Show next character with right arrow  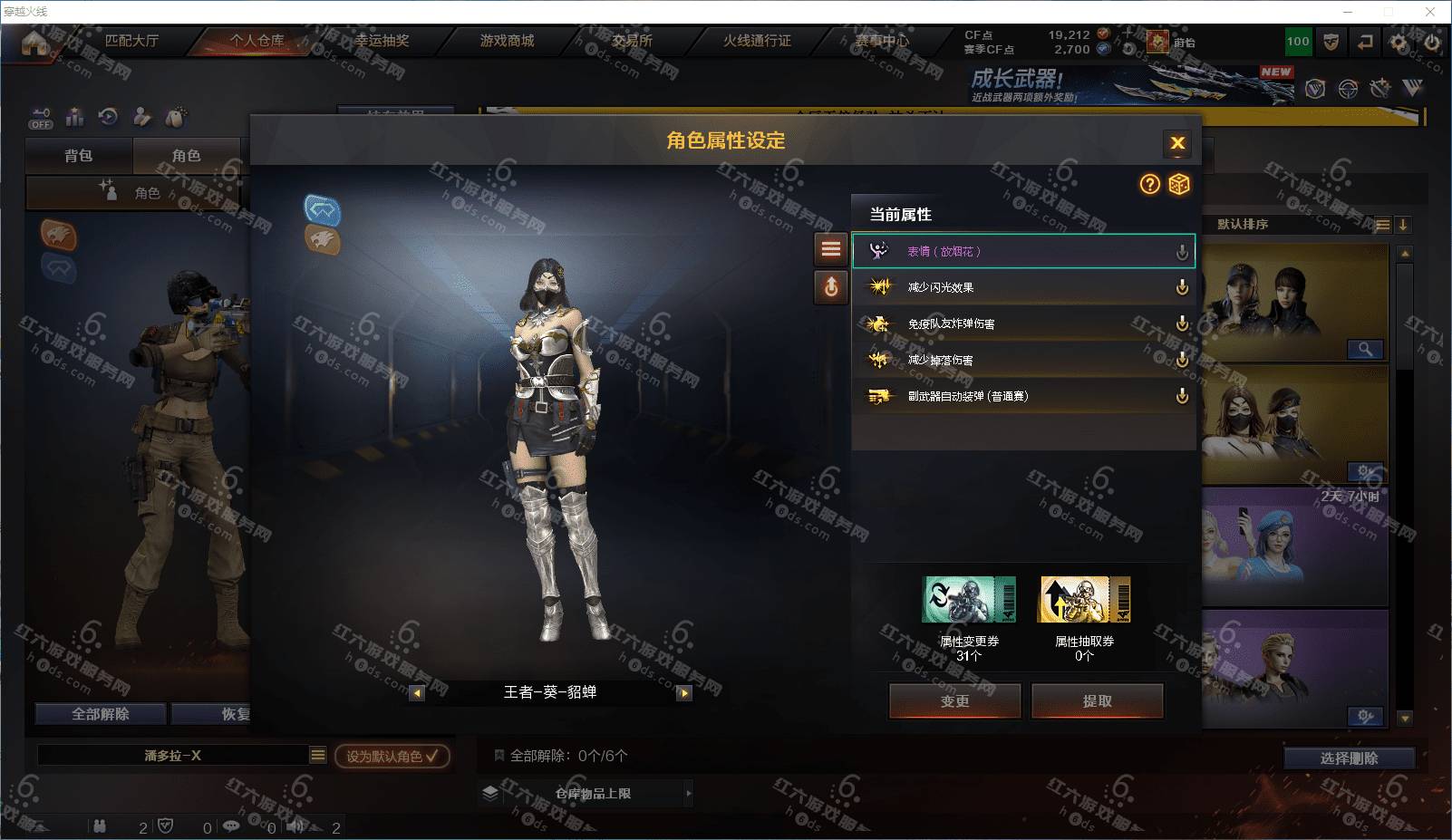click(684, 693)
